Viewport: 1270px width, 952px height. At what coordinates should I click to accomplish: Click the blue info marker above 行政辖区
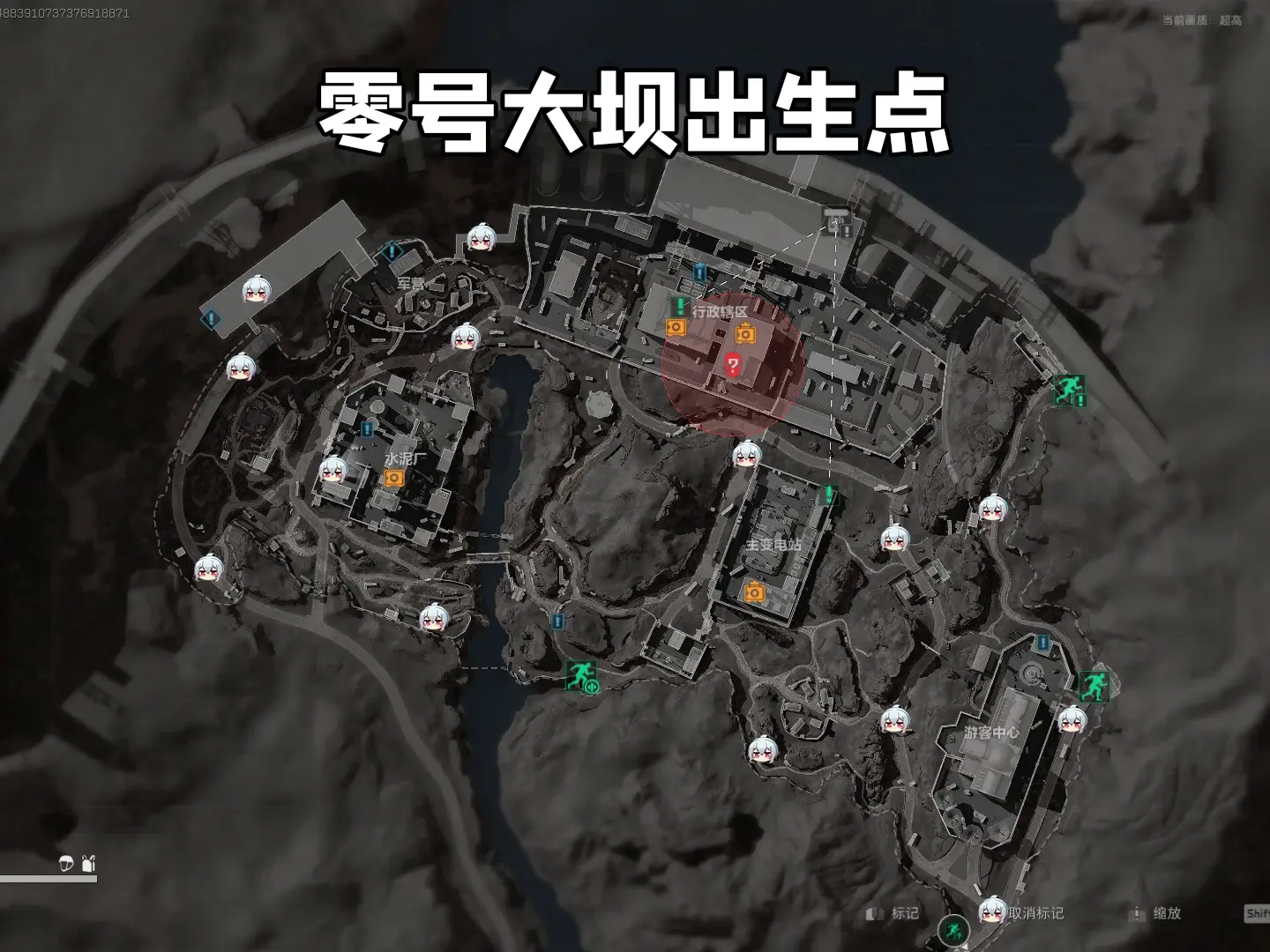click(699, 274)
